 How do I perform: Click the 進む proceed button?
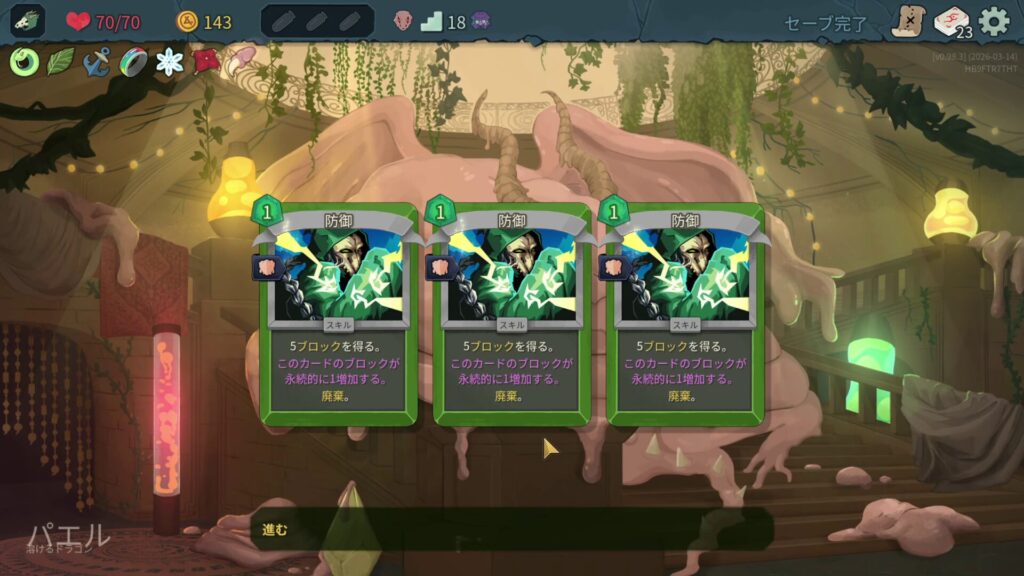pos(510,529)
